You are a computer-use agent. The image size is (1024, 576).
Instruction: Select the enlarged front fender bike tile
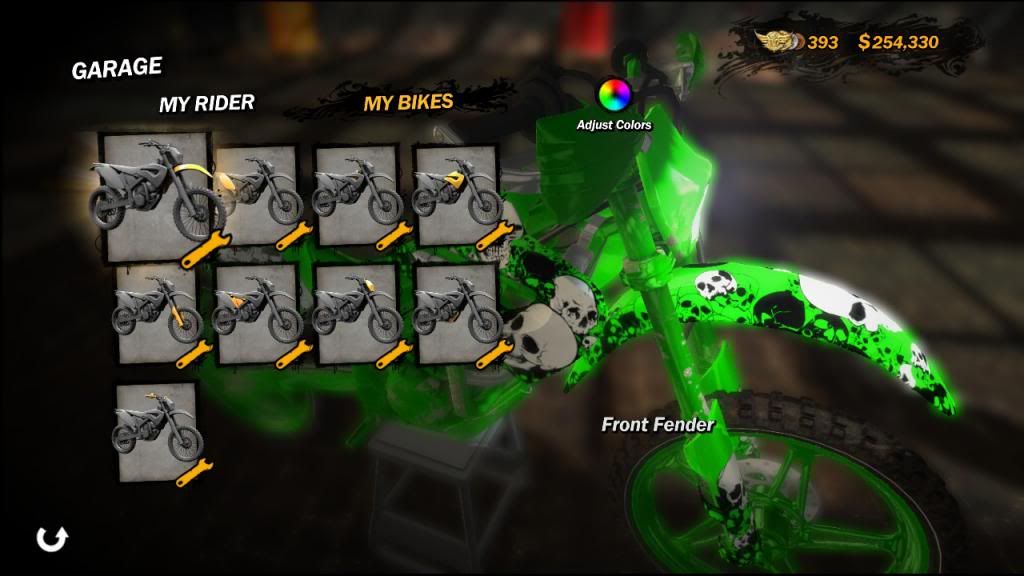[x=157, y=197]
